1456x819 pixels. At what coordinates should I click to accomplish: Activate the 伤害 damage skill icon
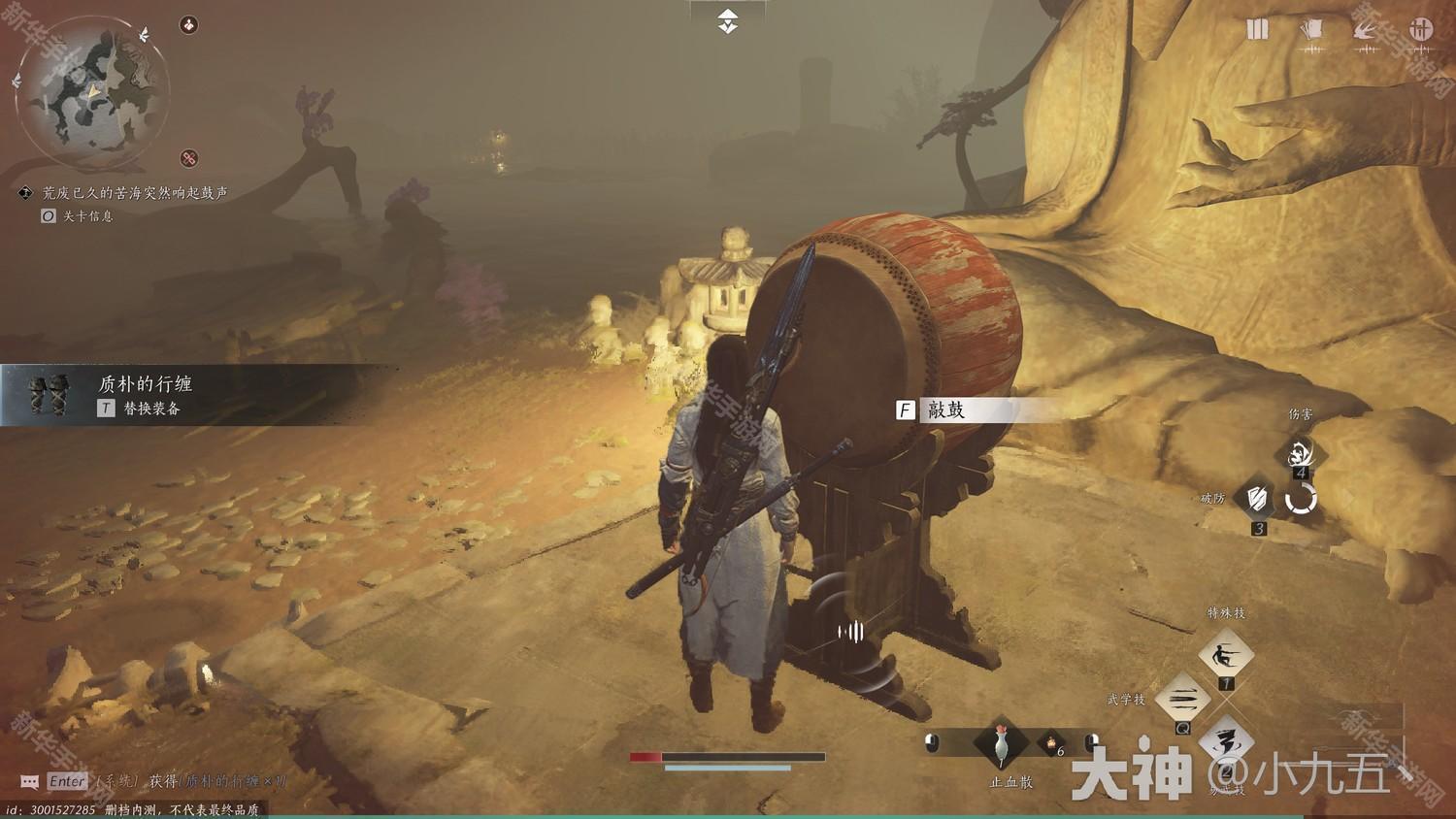[x=1301, y=452]
